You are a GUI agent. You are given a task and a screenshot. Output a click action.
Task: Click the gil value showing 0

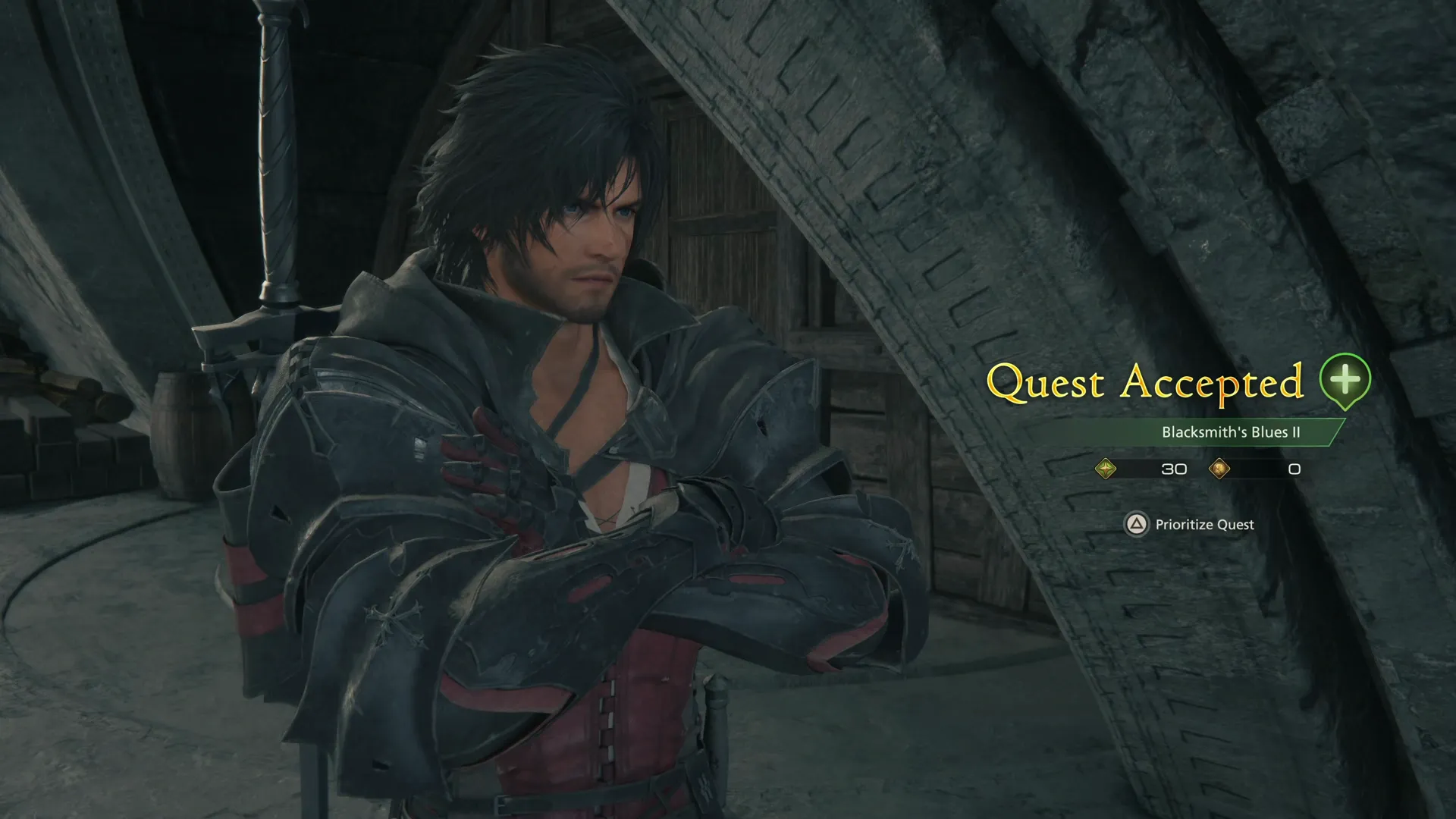(x=1293, y=469)
